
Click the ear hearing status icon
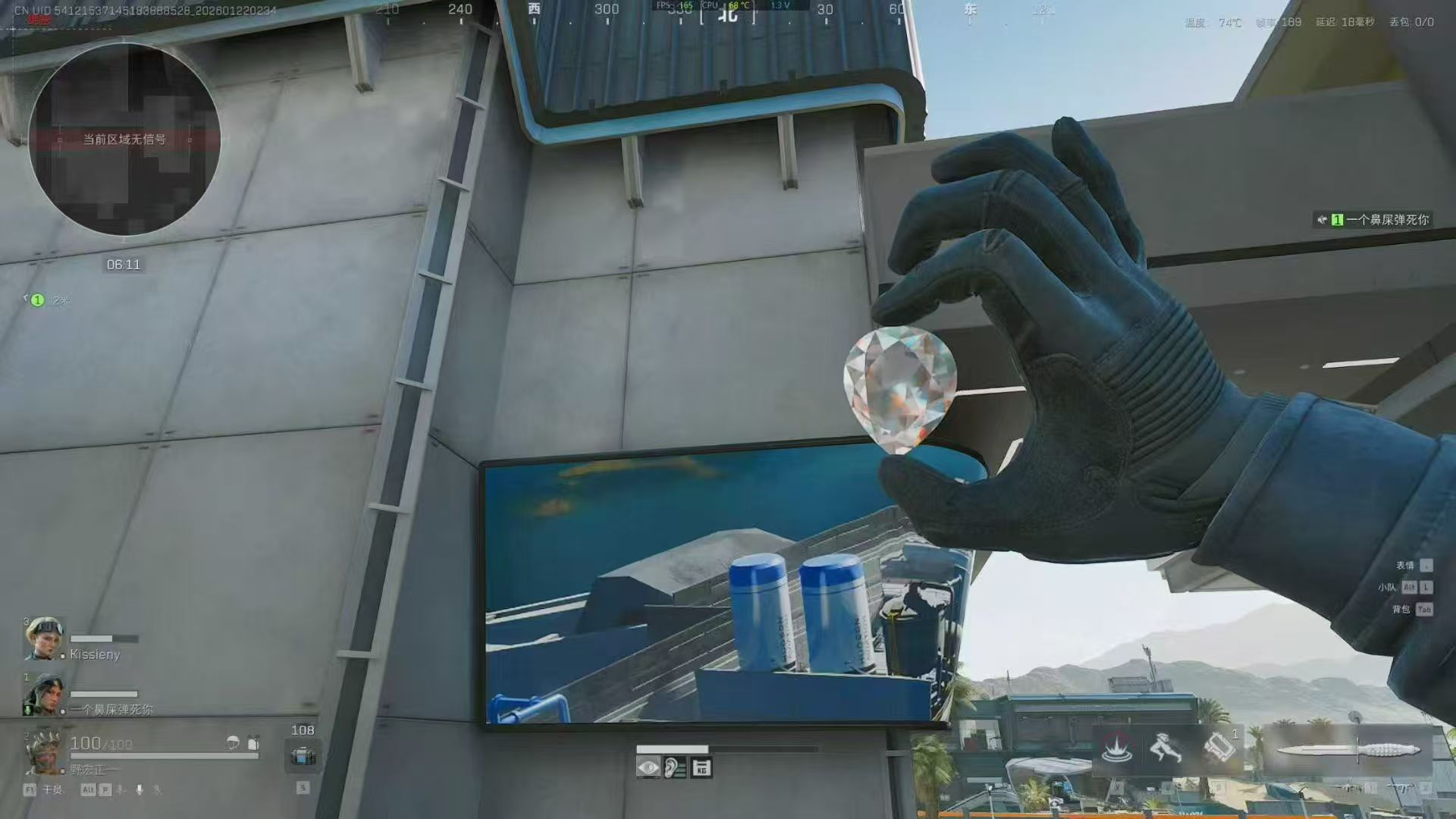(674, 768)
